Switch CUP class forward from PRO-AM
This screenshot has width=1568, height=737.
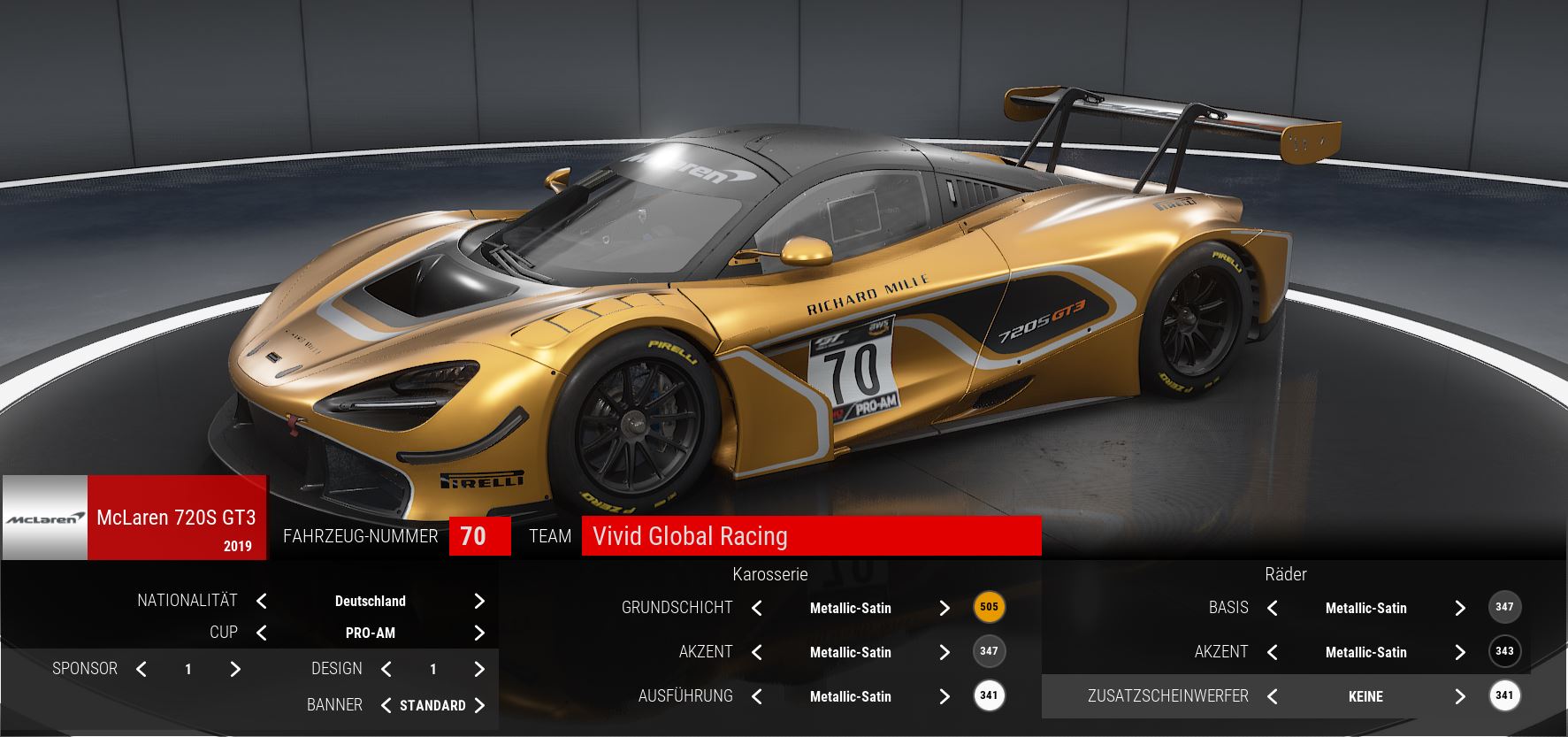pos(479,633)
